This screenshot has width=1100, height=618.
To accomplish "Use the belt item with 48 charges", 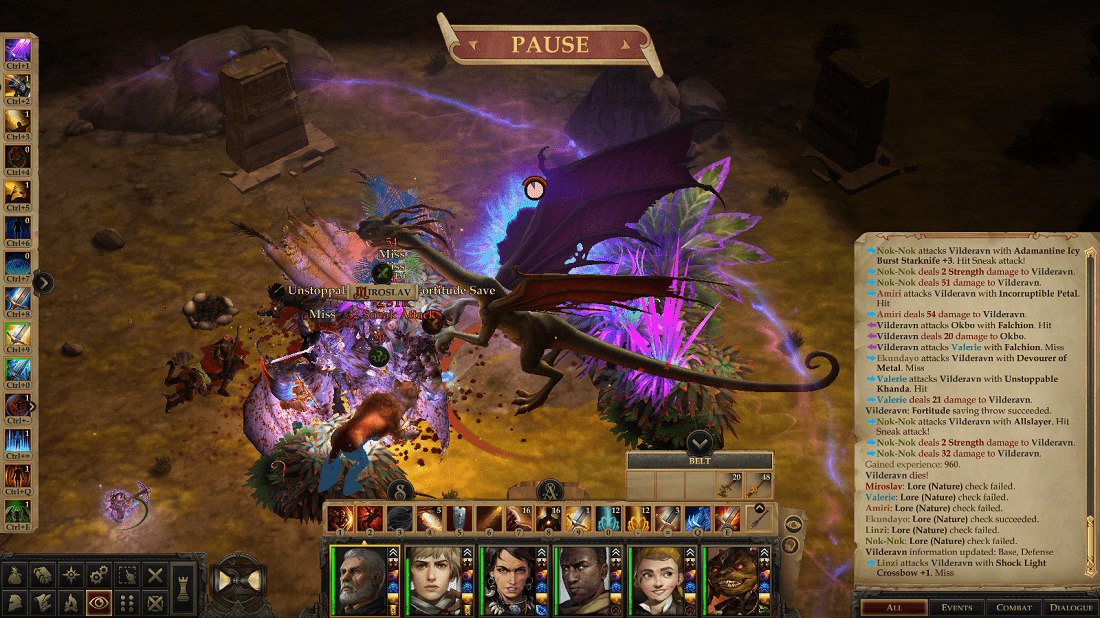I will point(760,485).
